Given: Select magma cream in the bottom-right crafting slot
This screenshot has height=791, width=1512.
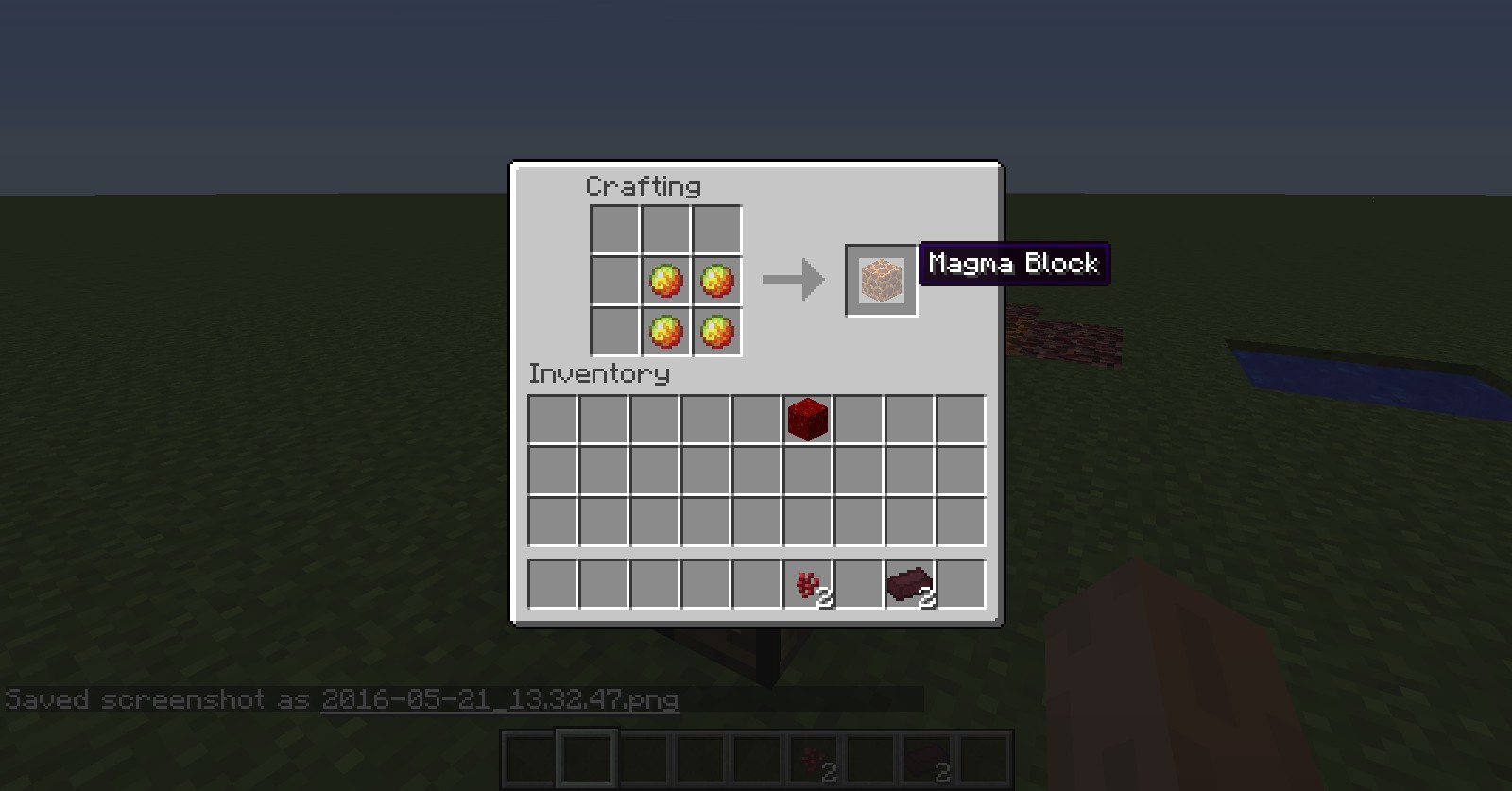Looking at the screenshot, I should 717,332.
